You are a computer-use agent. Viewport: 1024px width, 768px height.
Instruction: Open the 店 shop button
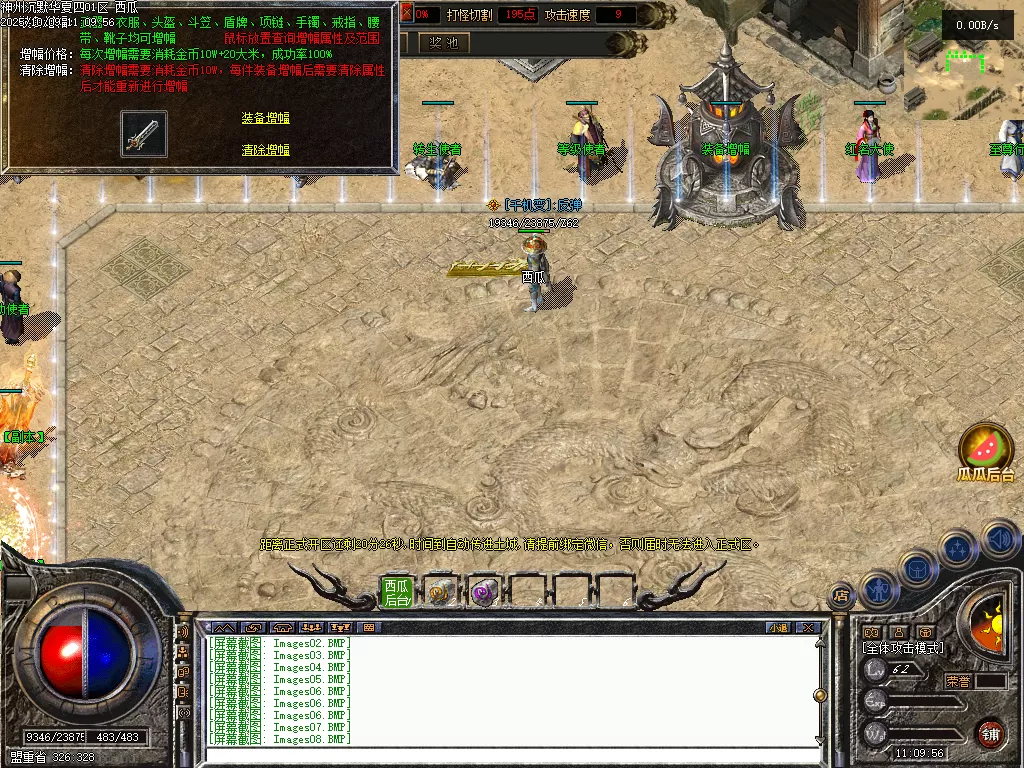coord(841,596)
